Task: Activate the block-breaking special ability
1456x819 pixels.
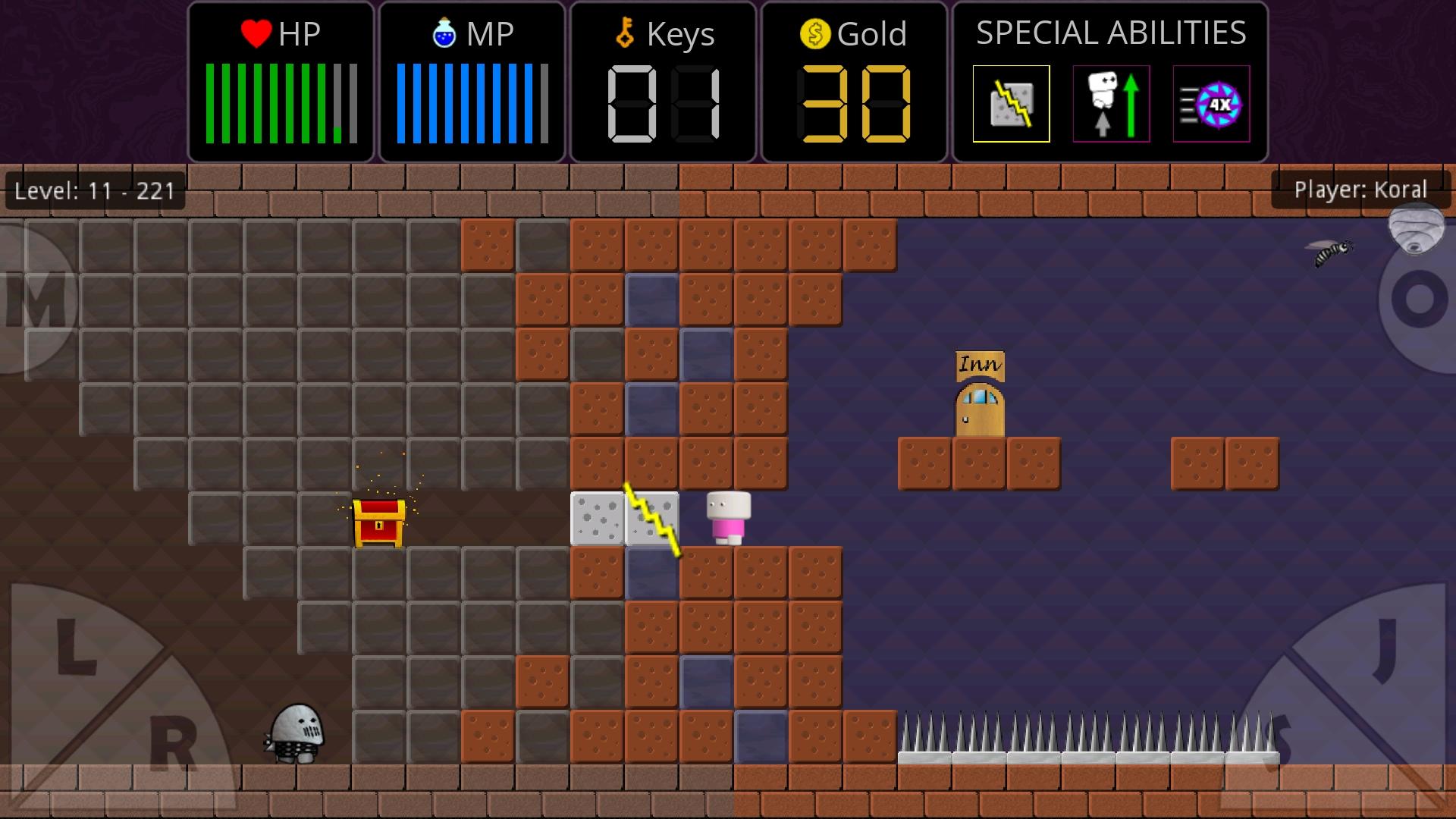Action: pyautogui.click(x=1011, y=104)
